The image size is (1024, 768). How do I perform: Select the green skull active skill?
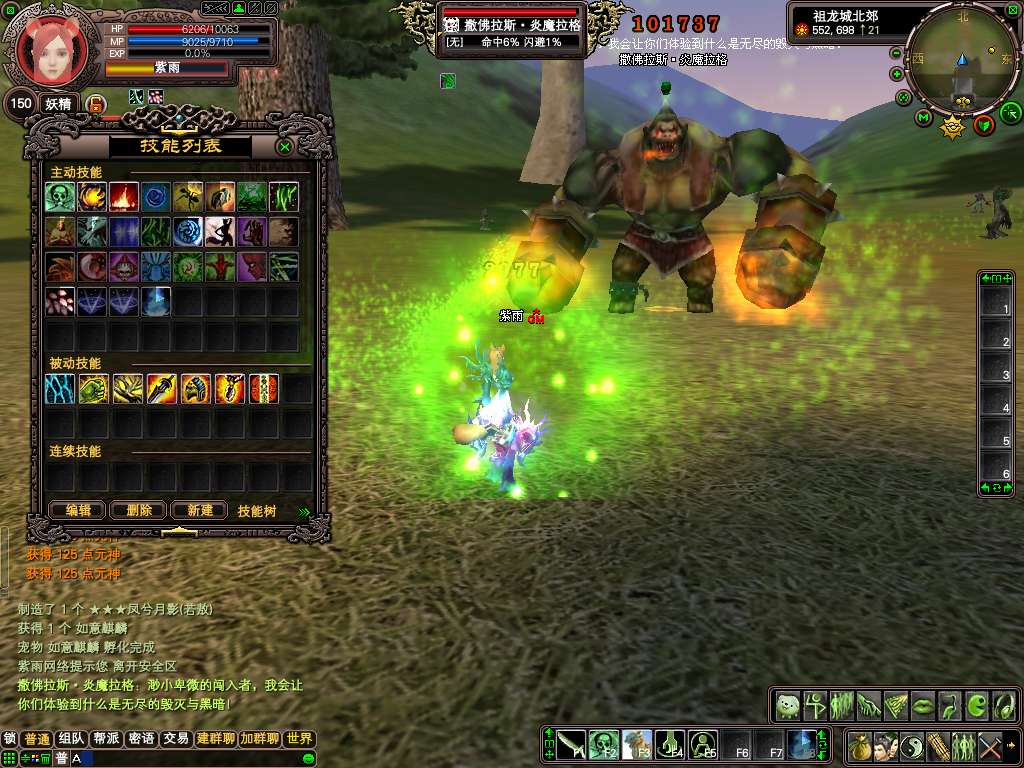pyautogui.click(x=60, y=196)
